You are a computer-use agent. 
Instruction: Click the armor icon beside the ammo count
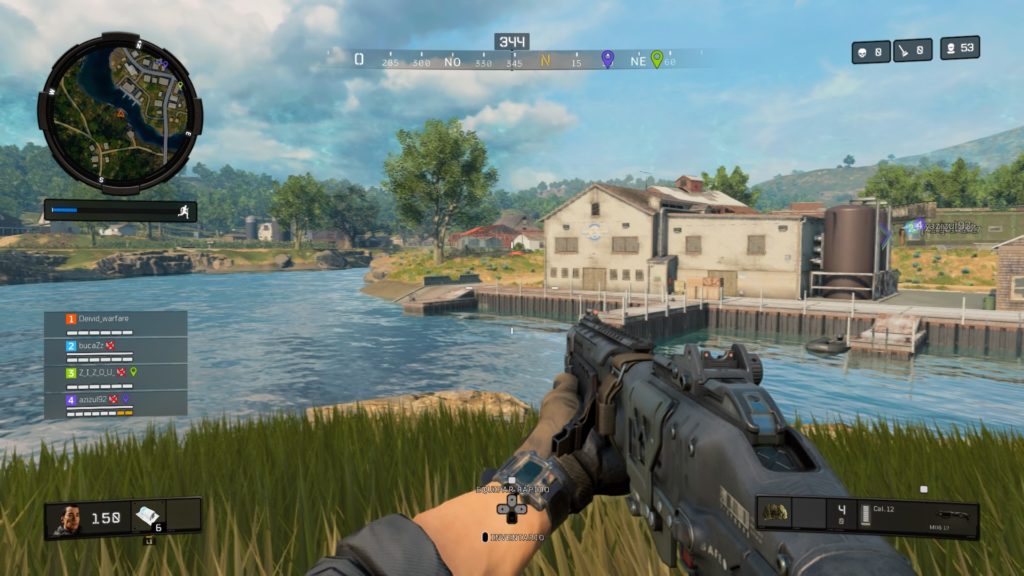click(775, 513)
